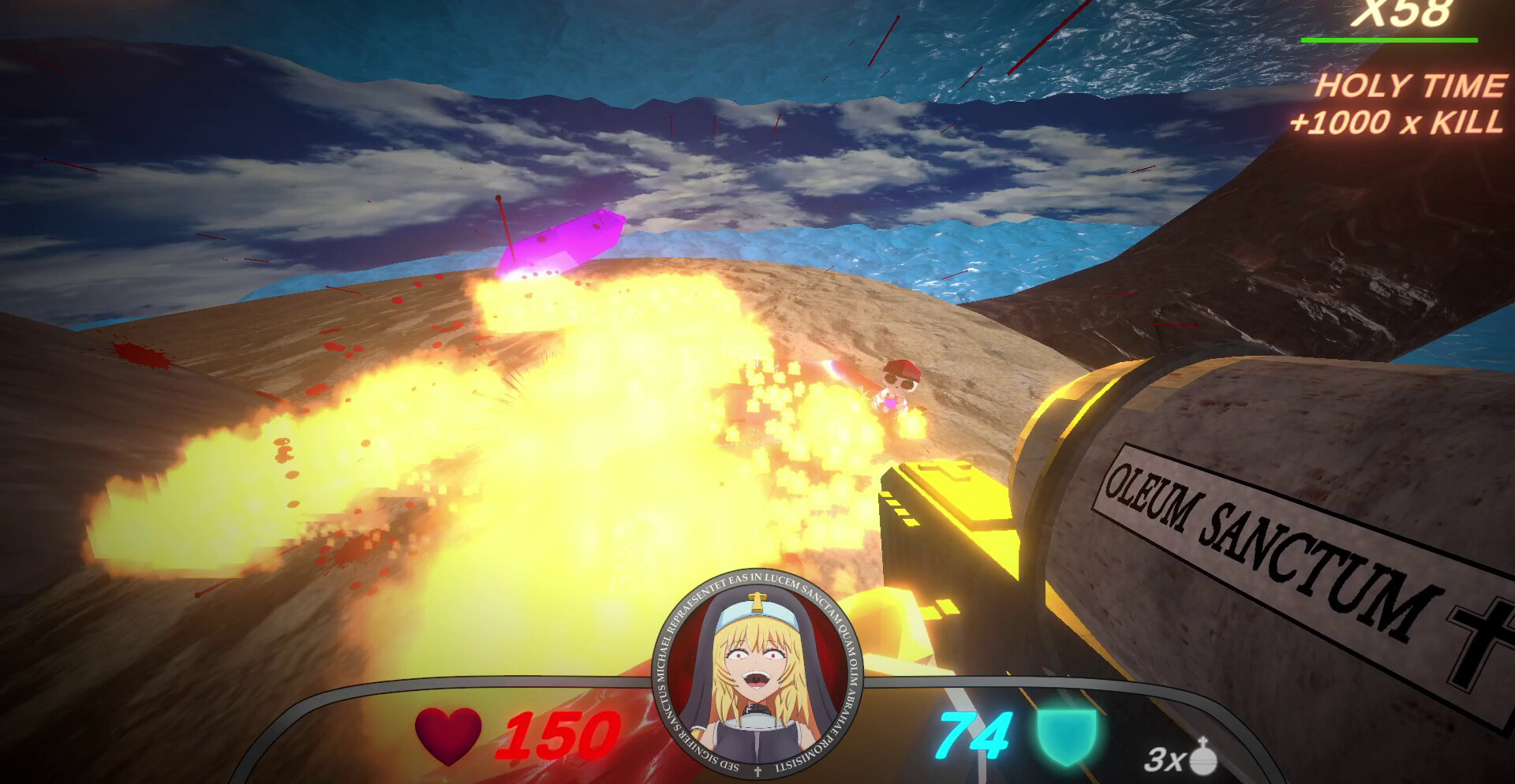Click the nun character portrait medallion
This screenshot has width=1515, height=784.
tap(758, 672)
